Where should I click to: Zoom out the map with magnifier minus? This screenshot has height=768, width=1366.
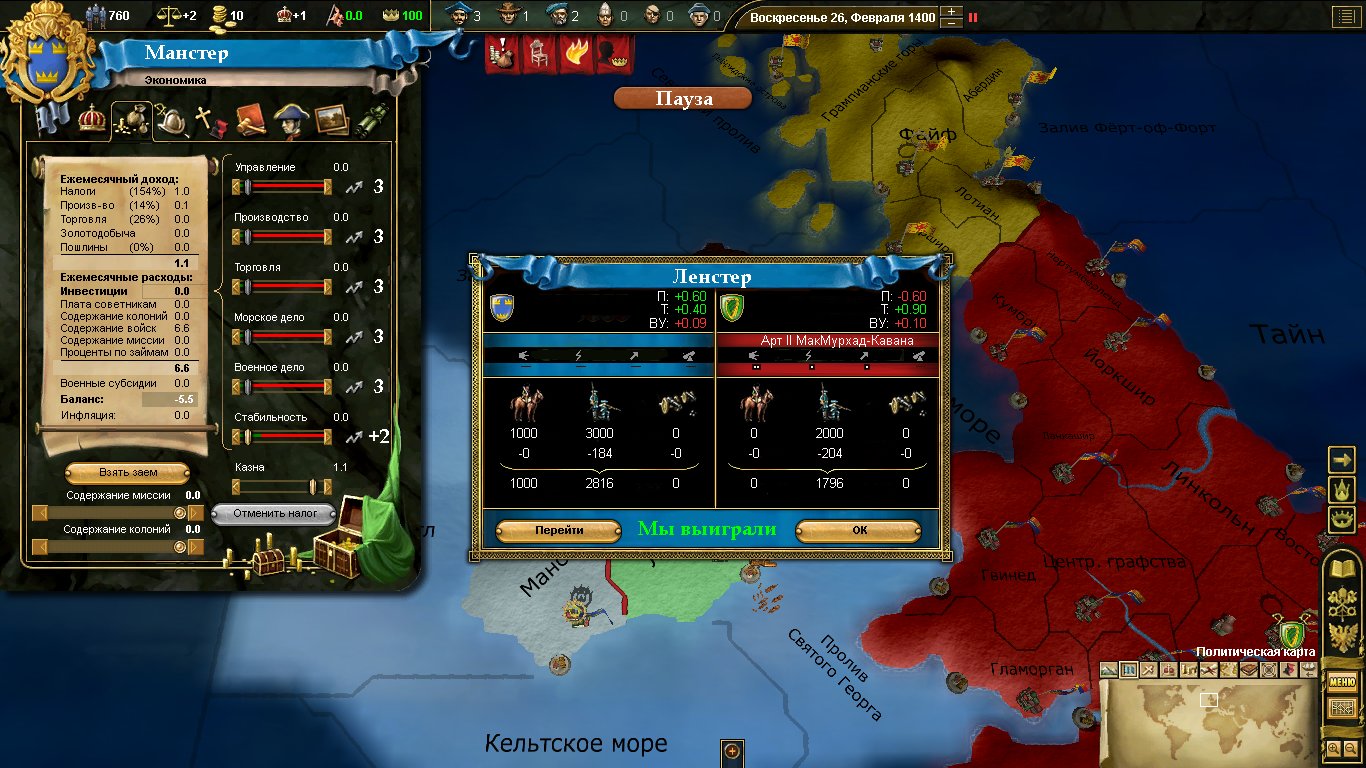[x=1349, y=748]
